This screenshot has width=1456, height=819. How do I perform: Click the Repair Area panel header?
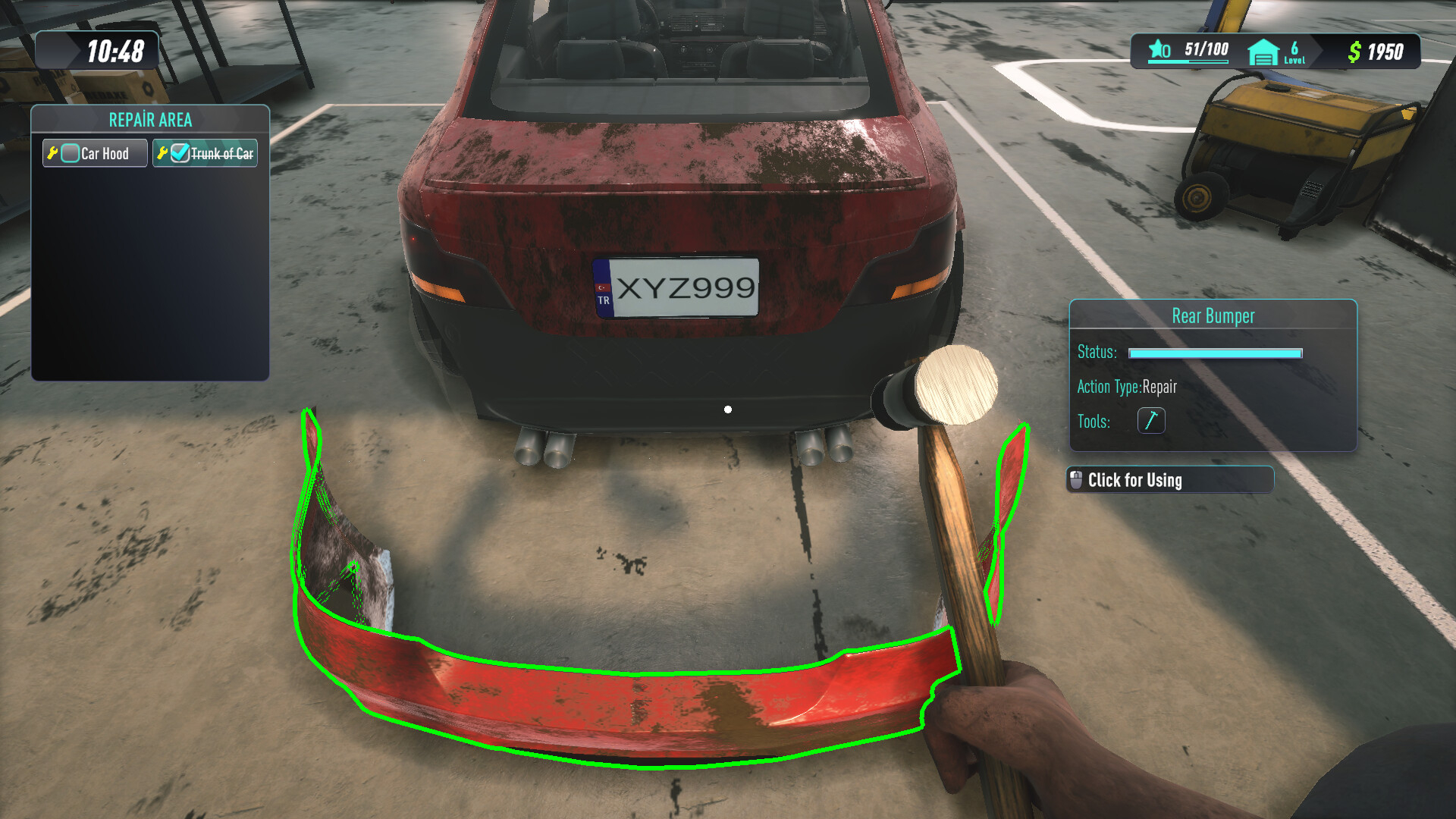click(150, 119)
